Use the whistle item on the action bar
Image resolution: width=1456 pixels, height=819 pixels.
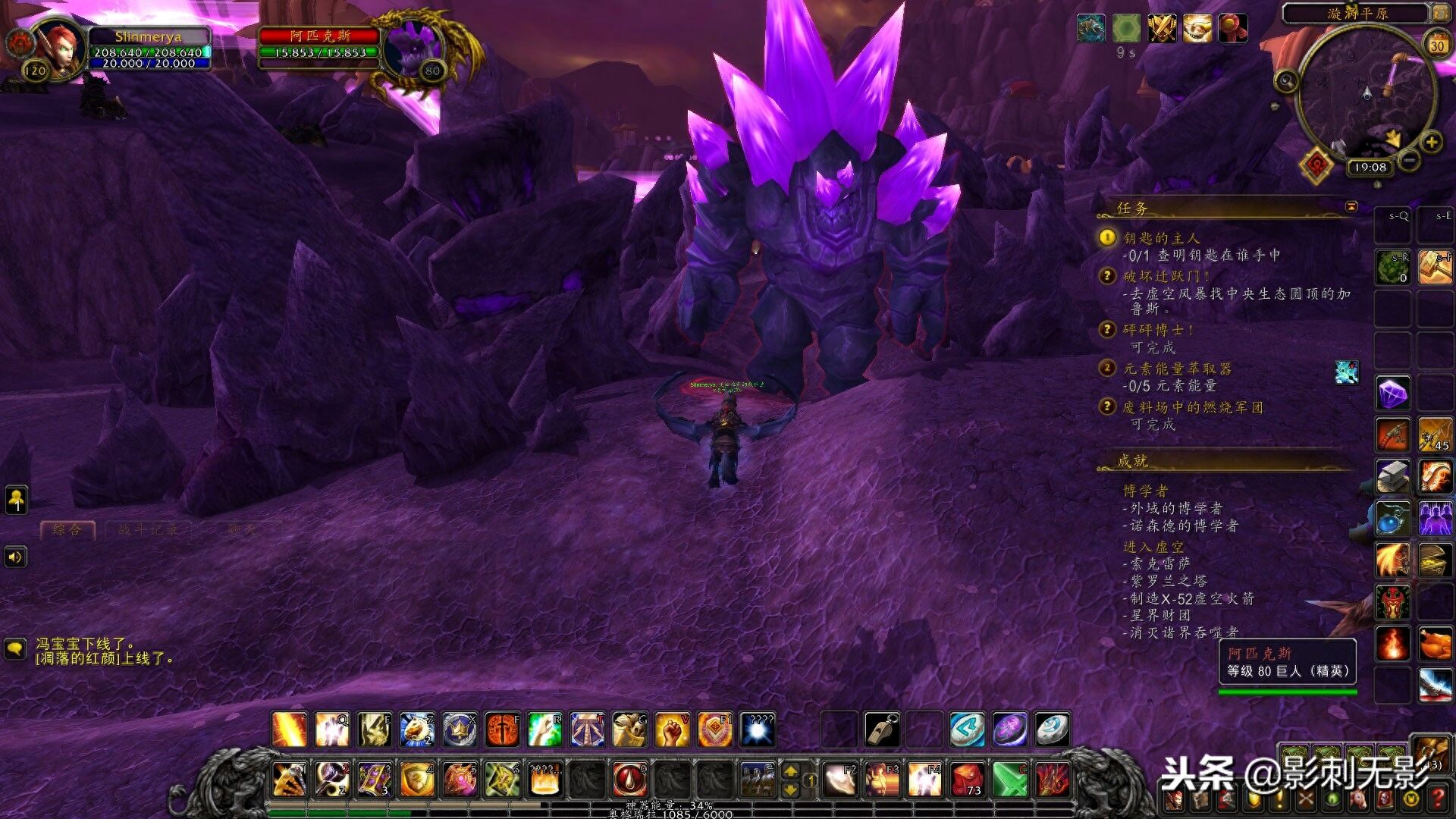click(x=883, y=730)
